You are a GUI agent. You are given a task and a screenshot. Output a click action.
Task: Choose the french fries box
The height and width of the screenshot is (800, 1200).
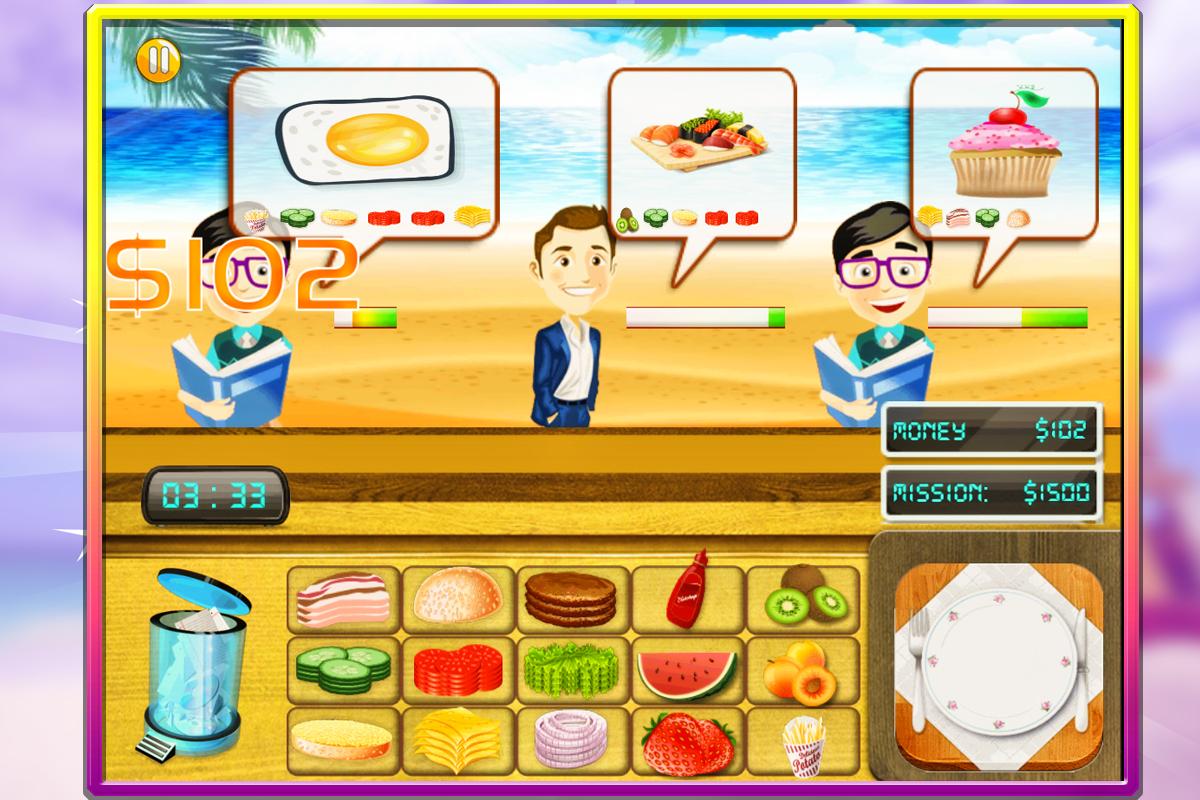pos(803,740)
